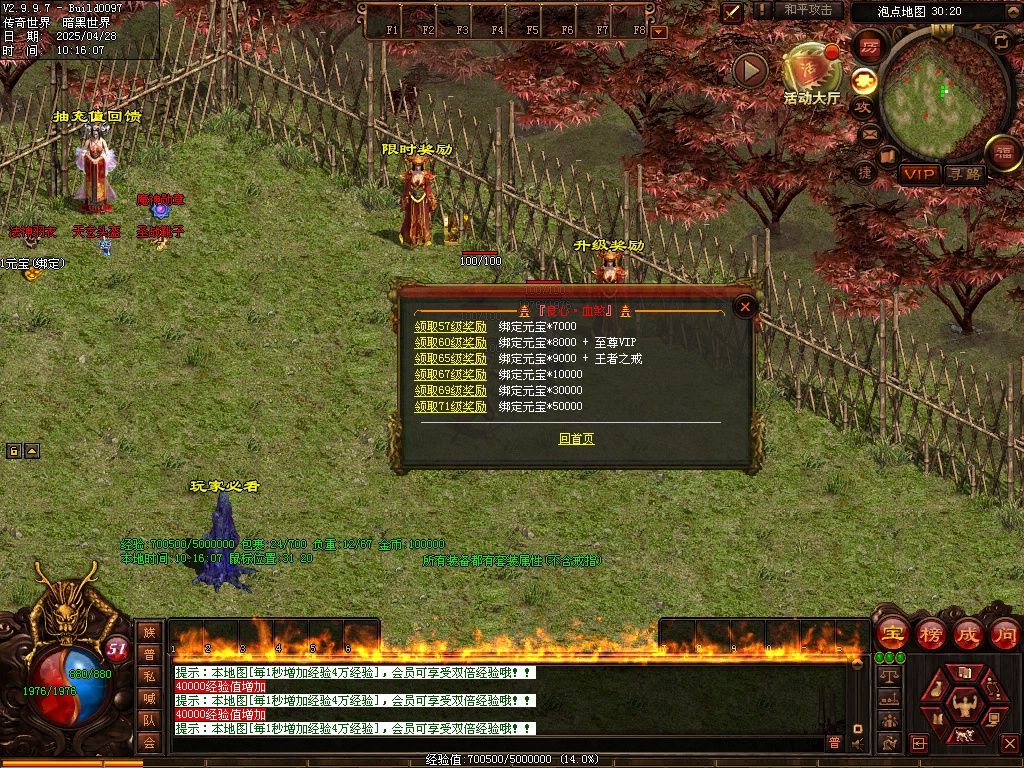Open the 成 achievements button
Image resolution: width=1024 pixels, height=768 pixels.
click(x=968, y=634)
